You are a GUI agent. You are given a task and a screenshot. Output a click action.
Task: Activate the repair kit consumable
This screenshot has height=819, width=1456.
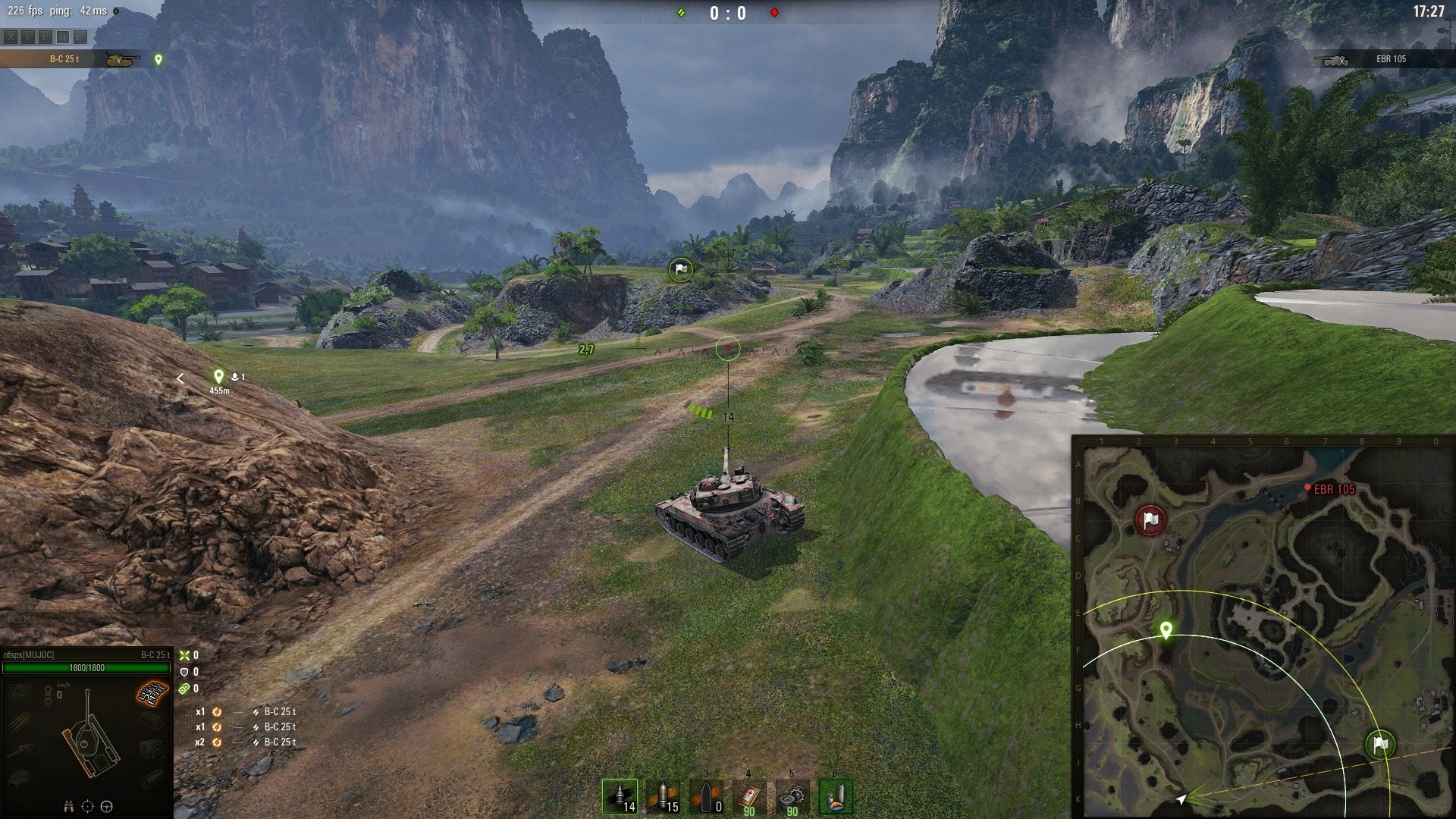pyautogui.click(x=792, y=797)
